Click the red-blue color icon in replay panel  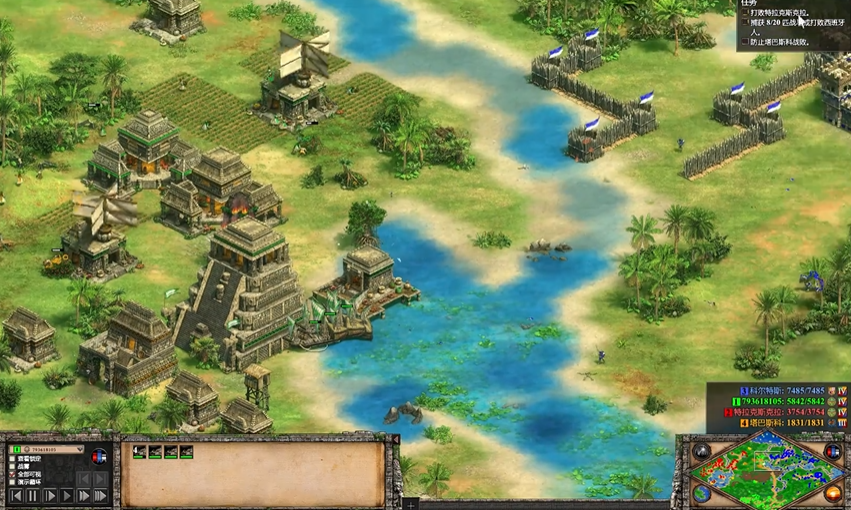click(x=99, y=457)
